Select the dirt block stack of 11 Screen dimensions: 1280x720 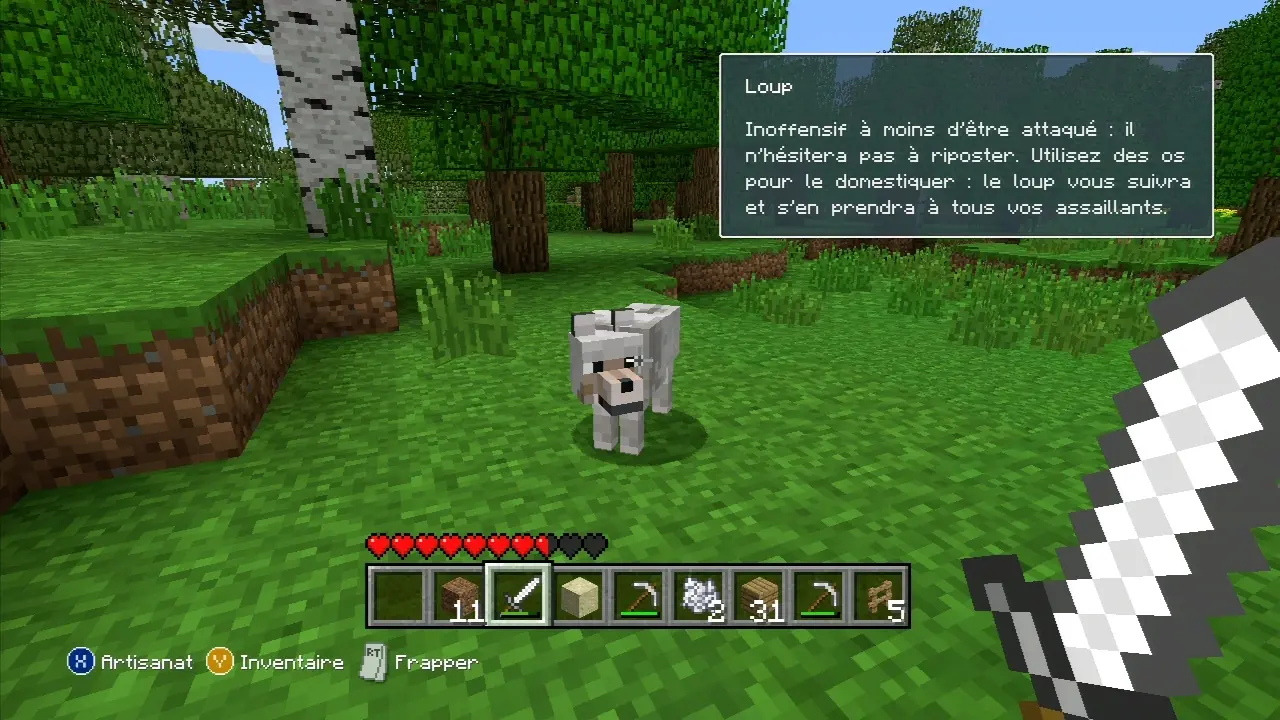click(x=458, y=595)
